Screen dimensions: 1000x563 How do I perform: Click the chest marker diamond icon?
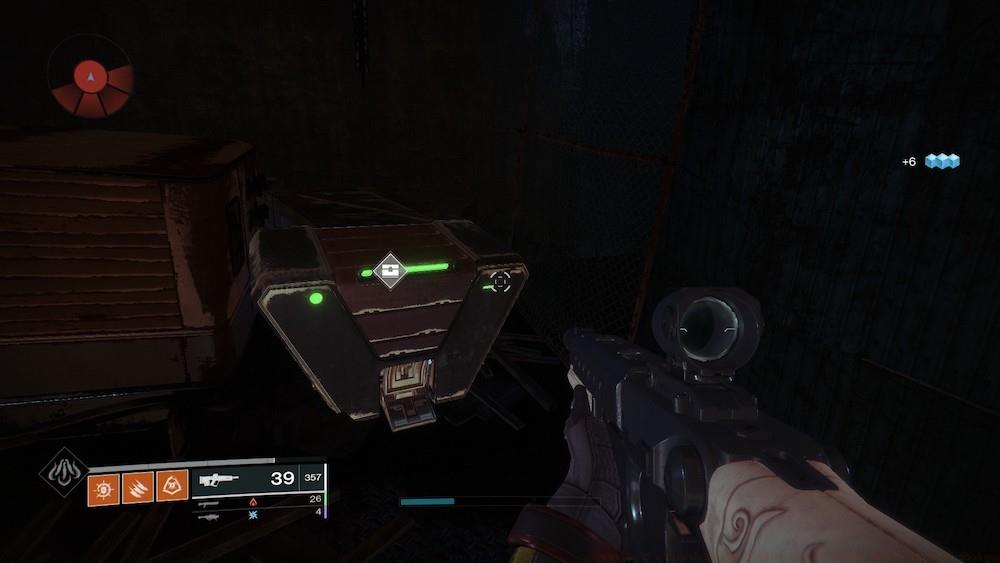point(389,269)
